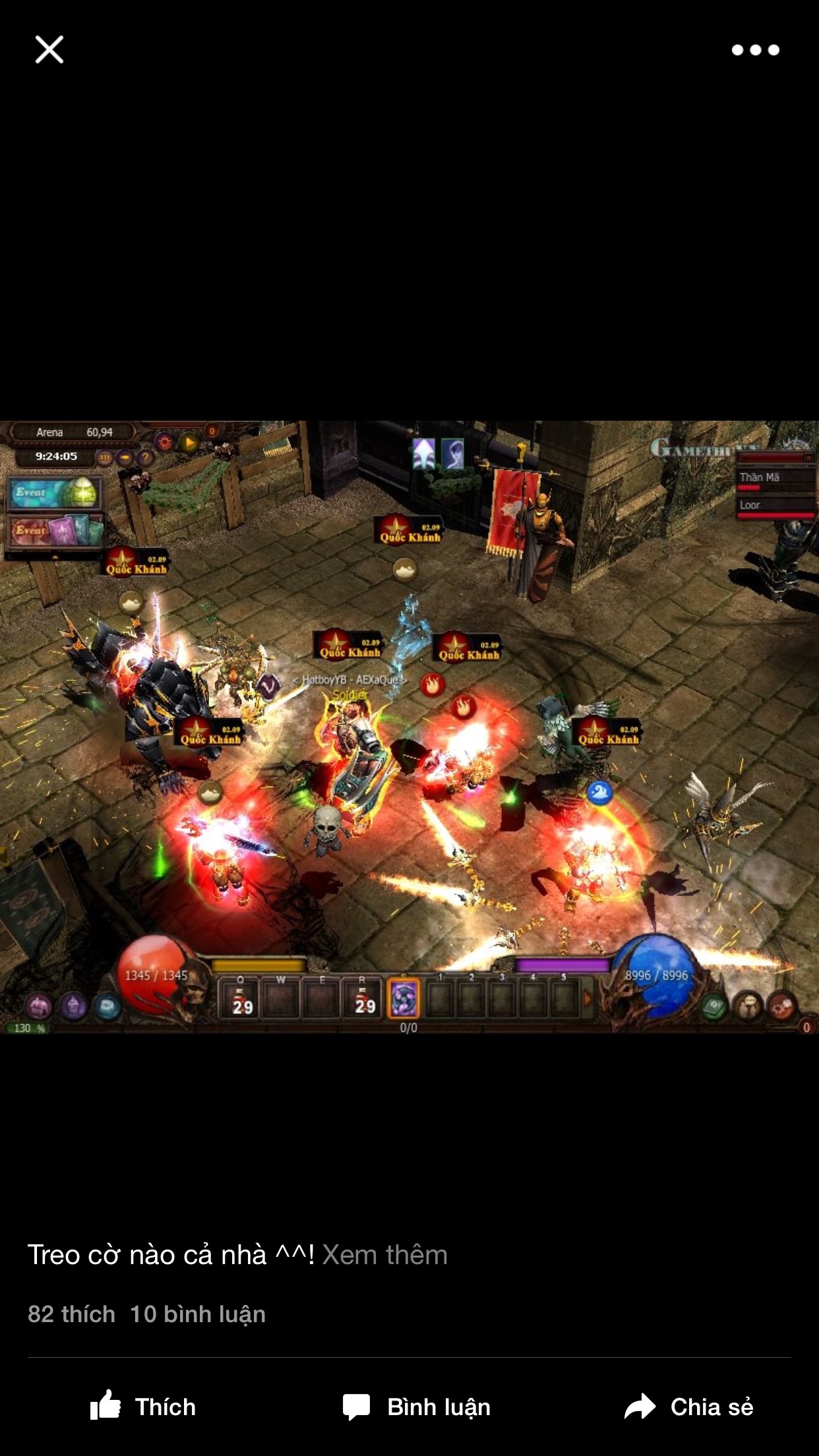
Task: Close the photo viewer with X
Action: pyautogui.click(x=49, y=49)
